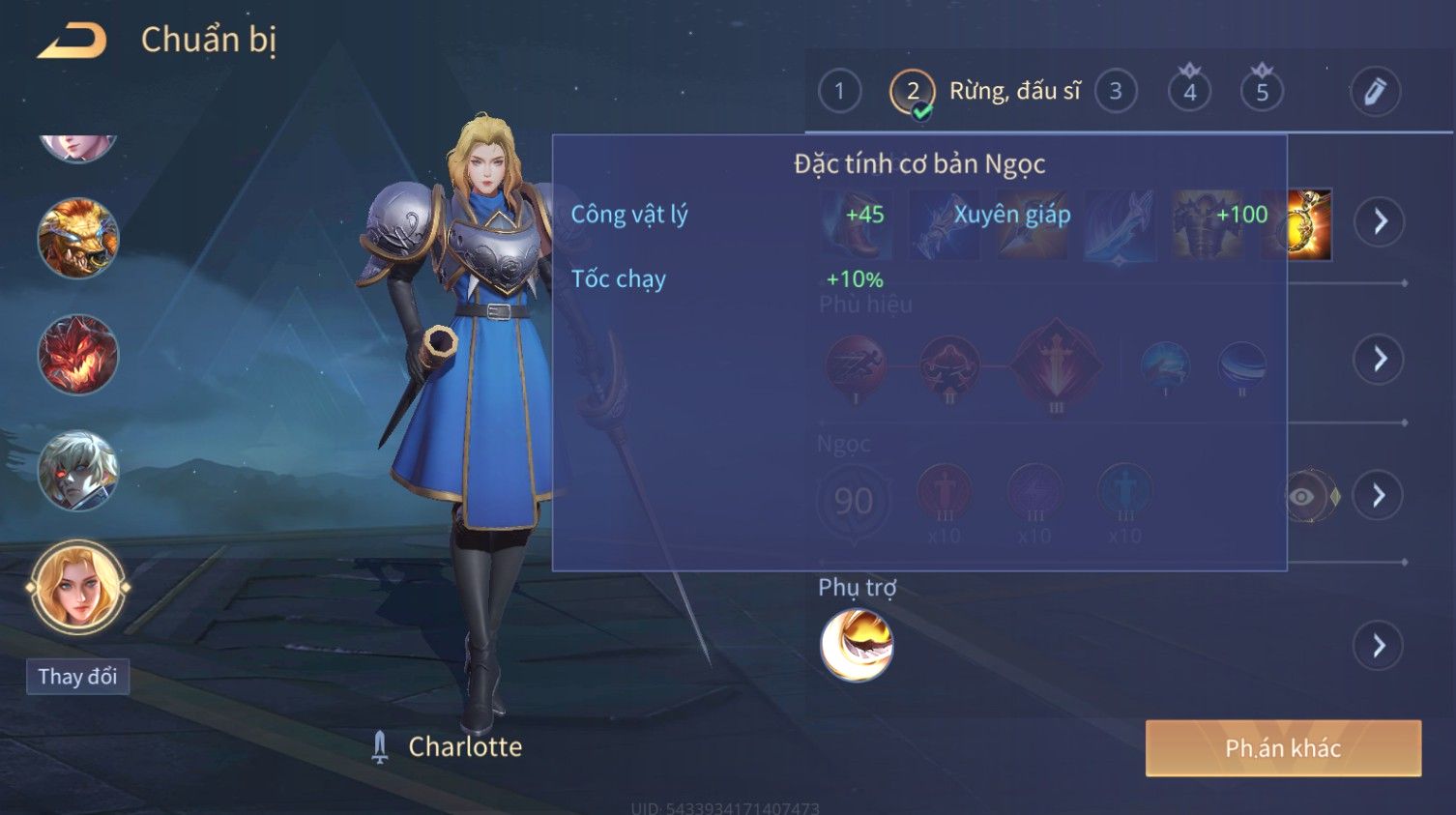The height and width of the screenshot is (815, 1456).
Task: Select the Charlotte hero portrait
Action: 77,586
